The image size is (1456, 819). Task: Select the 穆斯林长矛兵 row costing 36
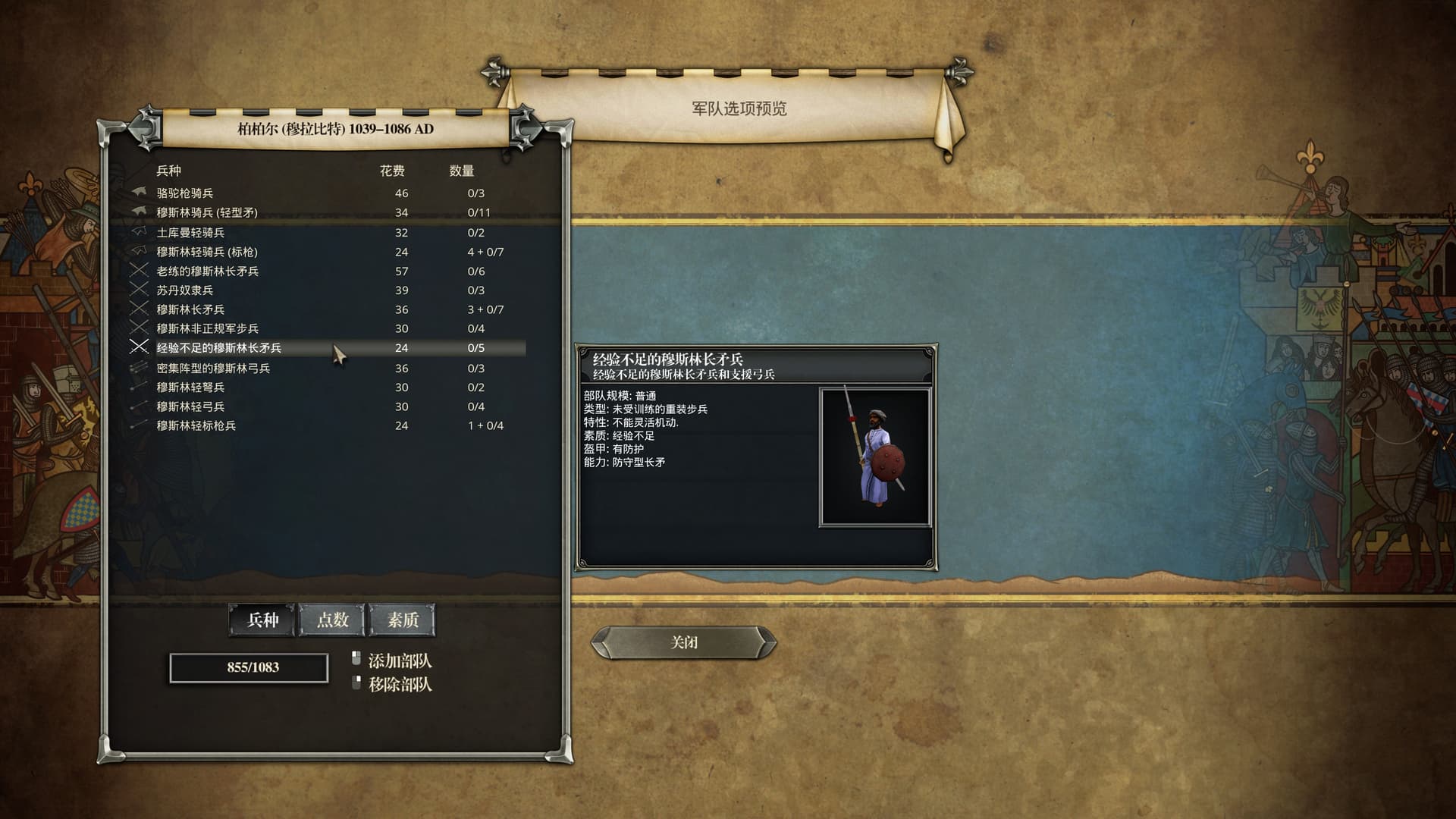[190, 309]
